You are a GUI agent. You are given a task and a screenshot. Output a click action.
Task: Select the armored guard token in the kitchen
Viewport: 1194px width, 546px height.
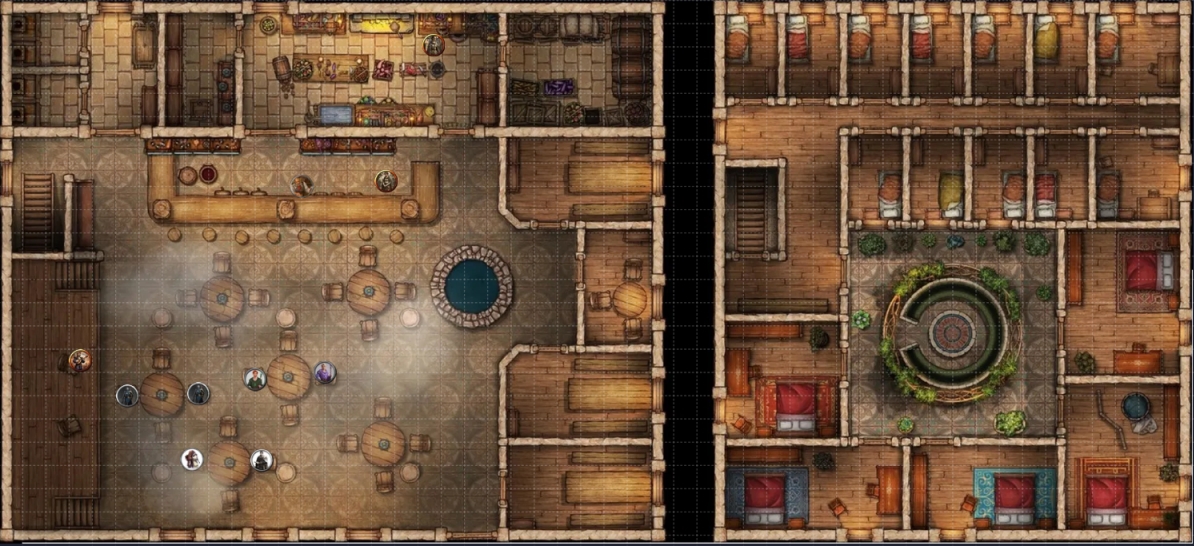(432, 45)
